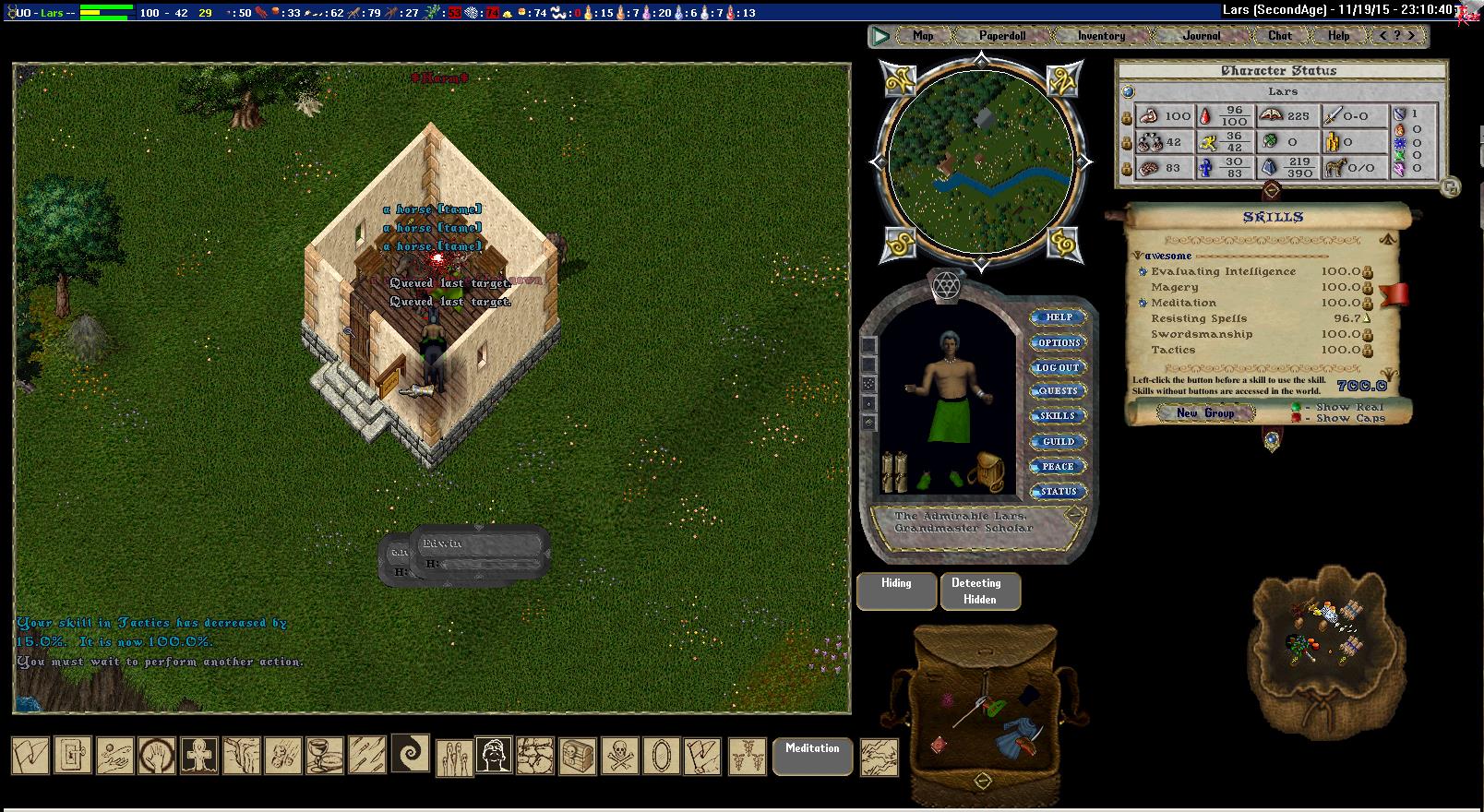Use the Detecting Hidden skill button

click(x=980, y=591)
